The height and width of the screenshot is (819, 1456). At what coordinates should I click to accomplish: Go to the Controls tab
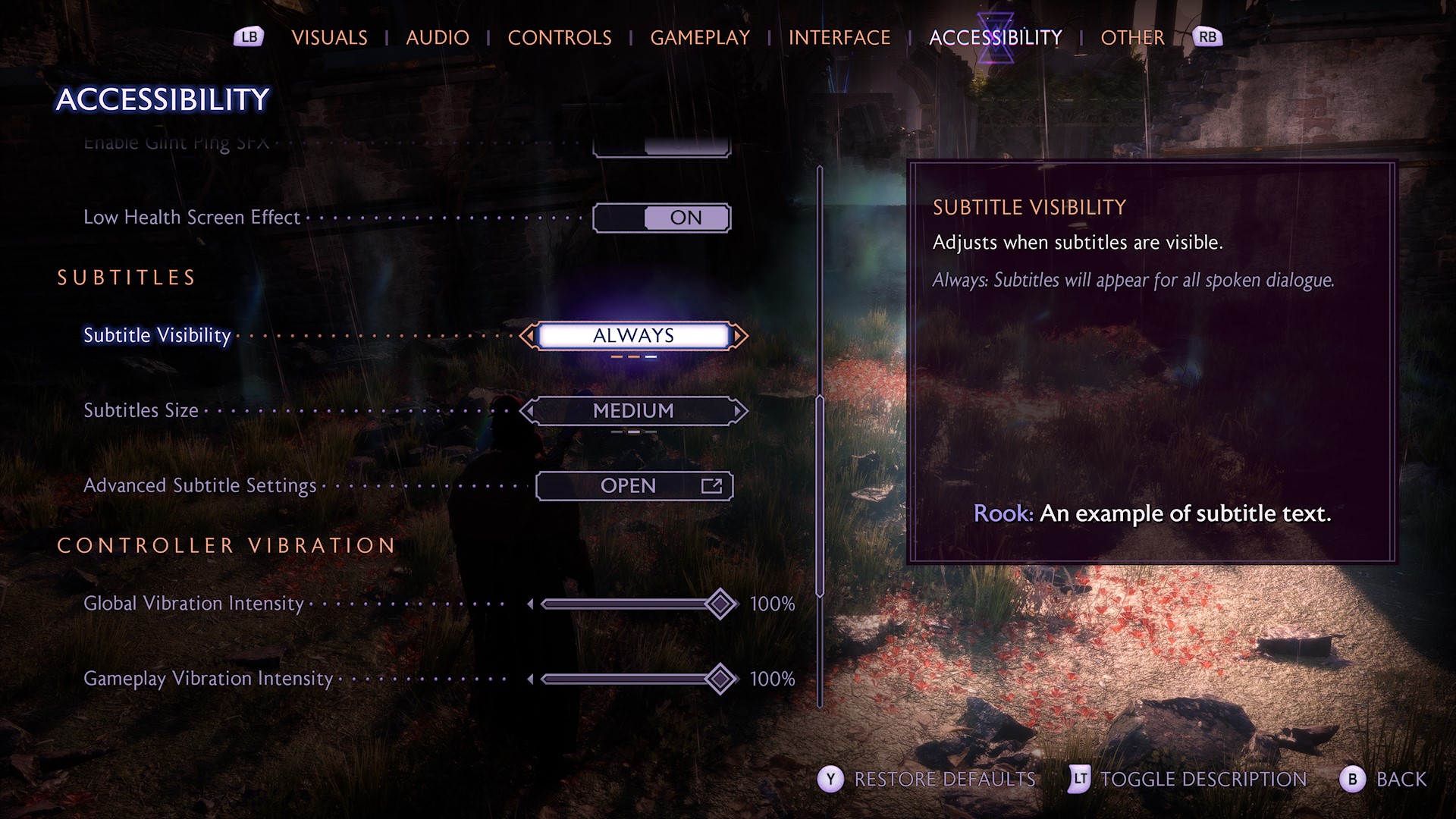(560, 37)
